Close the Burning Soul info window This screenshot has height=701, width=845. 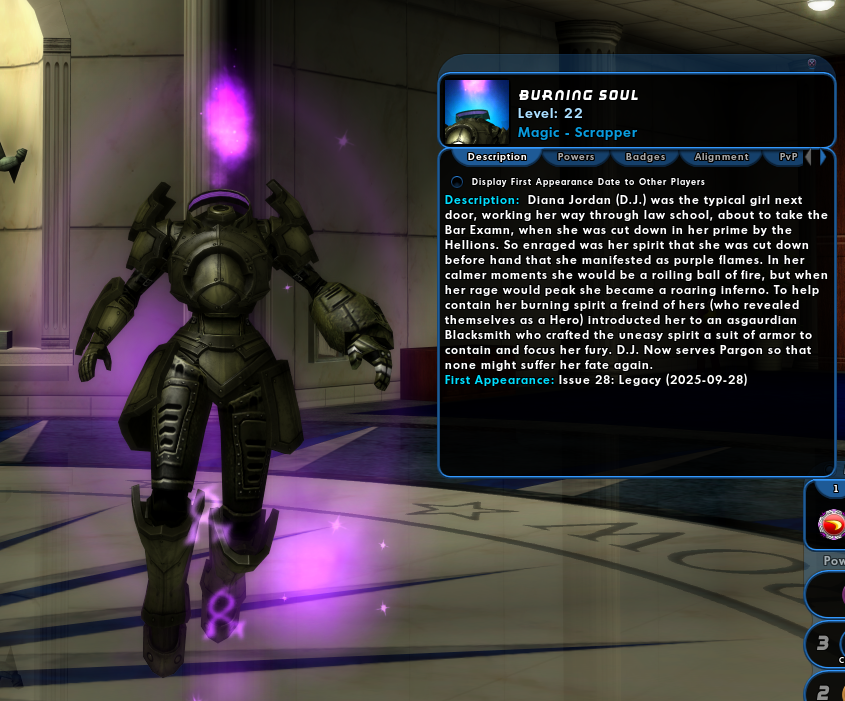812,63
